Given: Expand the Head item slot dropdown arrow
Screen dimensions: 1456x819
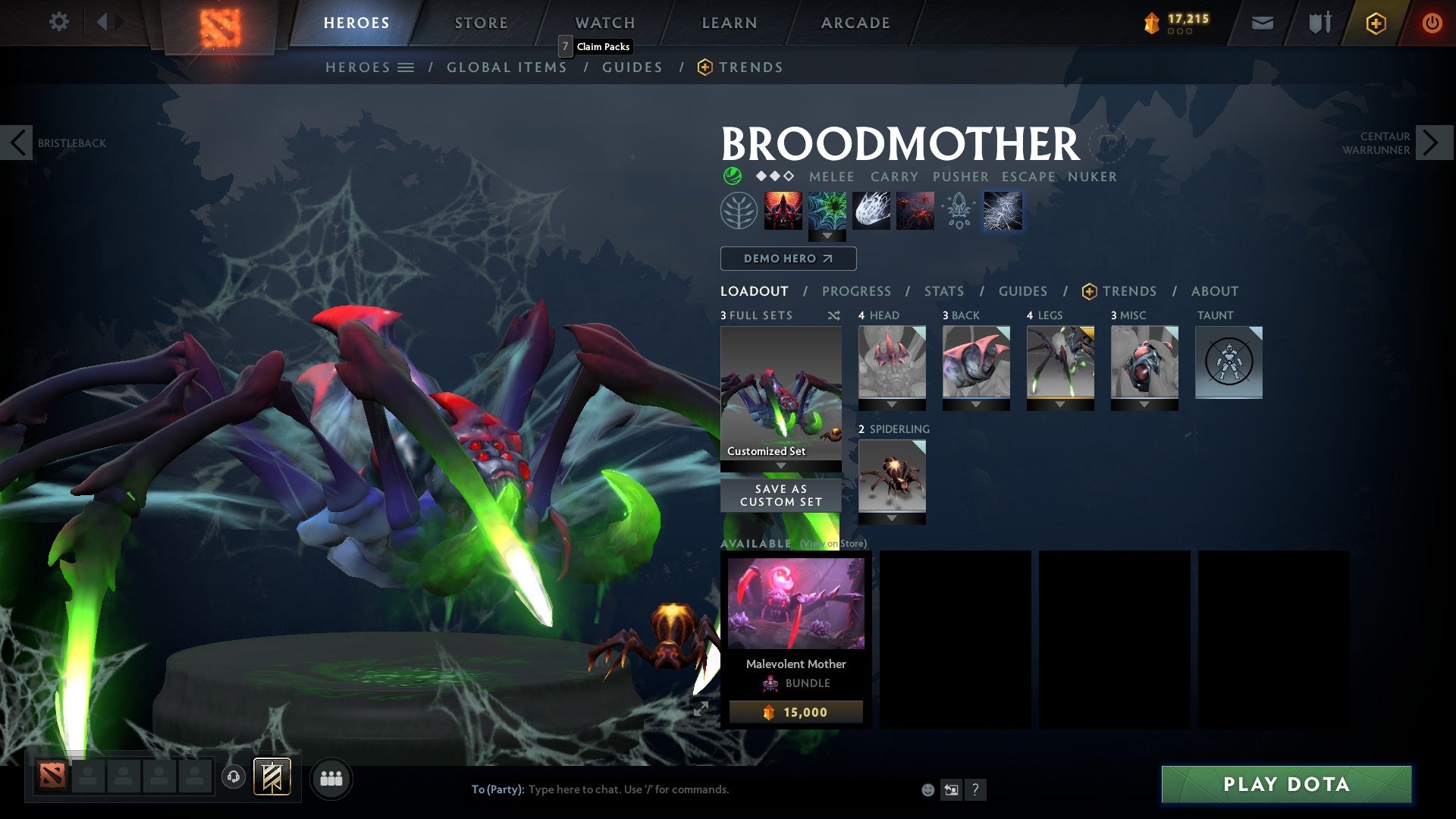Looking at the screenshot, I should pyautogui.click(x=892, y=404).
